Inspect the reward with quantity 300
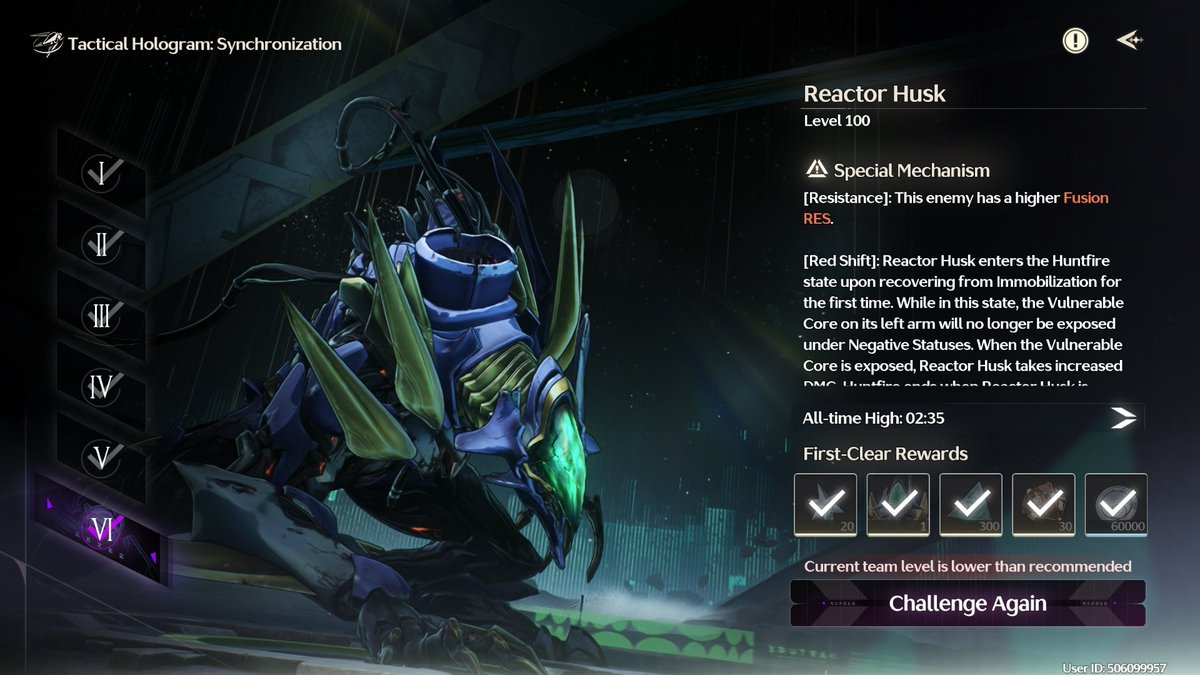The height and width of the screenshot is (675, 1200). pyautogui.click(x=970, y=505)
